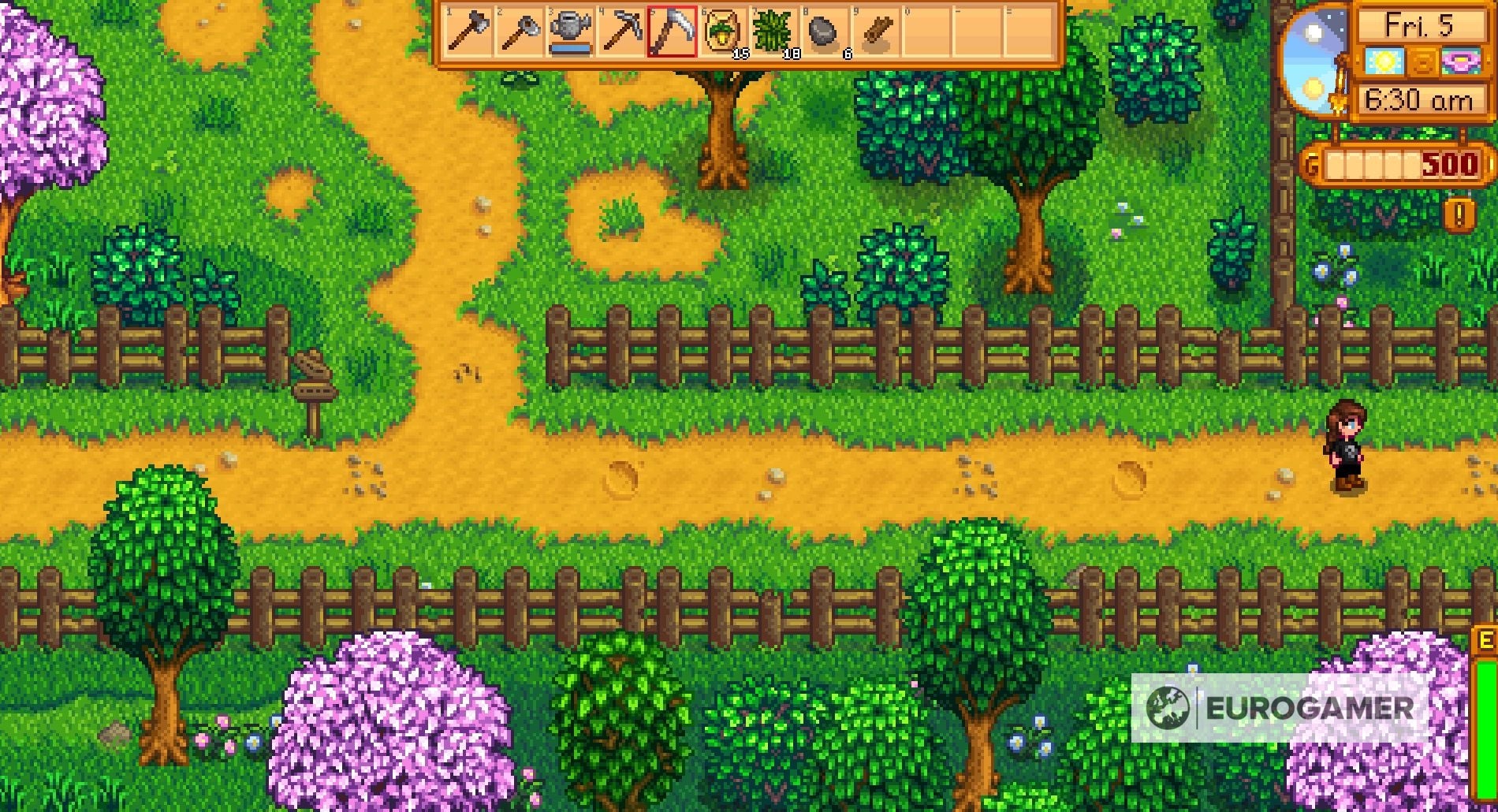The height and width of the screenshot is (812, 1498).
Task: Click the Fri. 5 date display
Action: coord(1419,25)
